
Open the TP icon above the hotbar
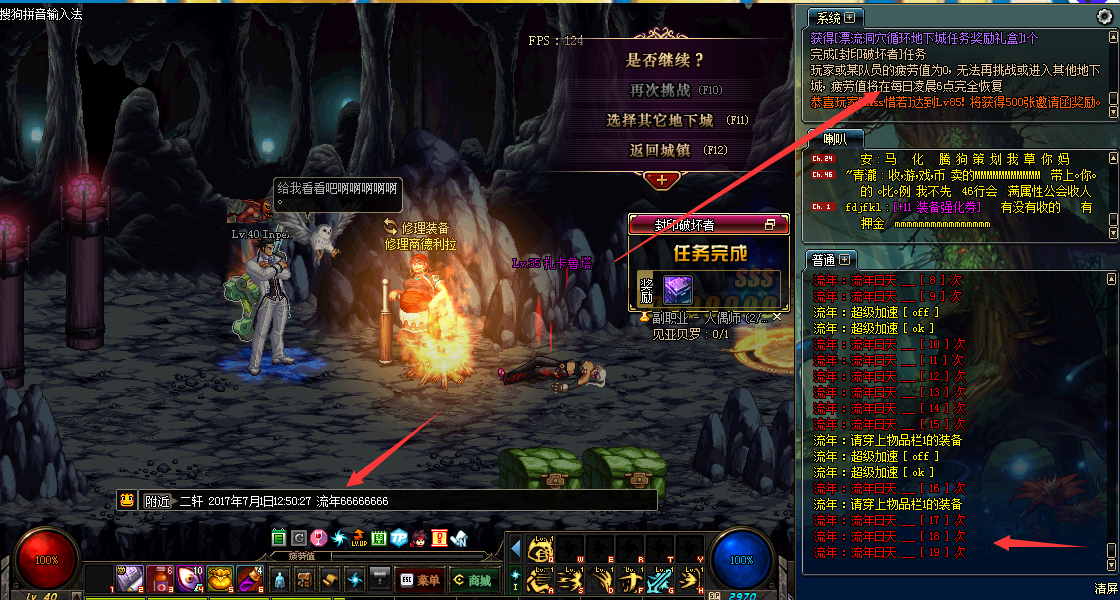(x=399, y=538)
